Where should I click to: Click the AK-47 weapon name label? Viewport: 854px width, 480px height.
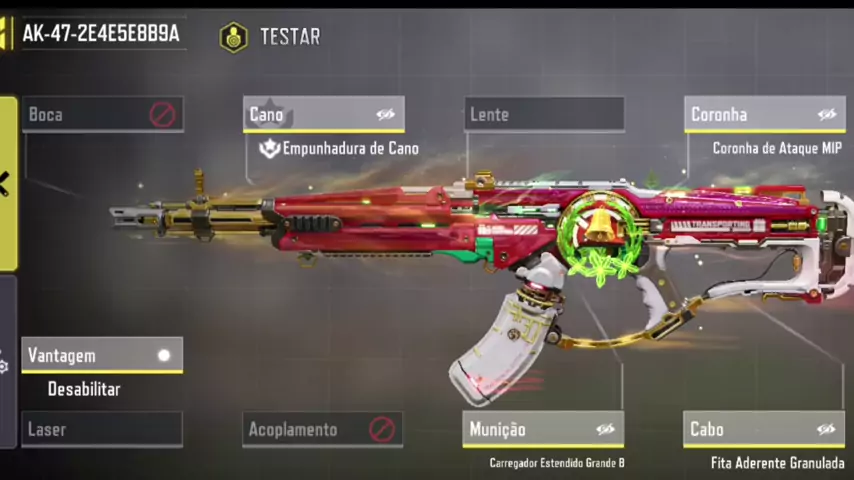click(100, 33)
